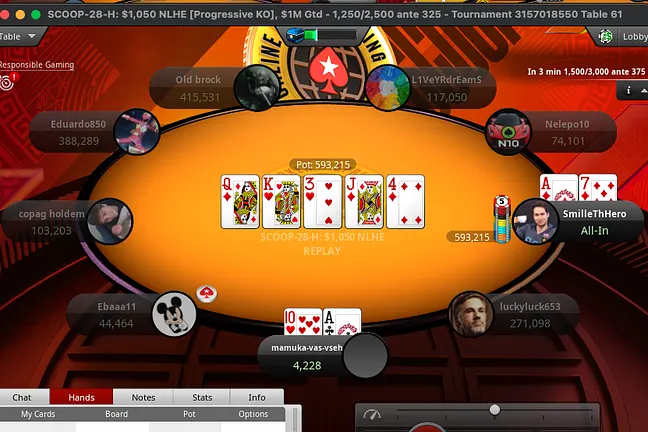Click the Board column header
The width and height of the screenshot is (648, 432).
116,414
